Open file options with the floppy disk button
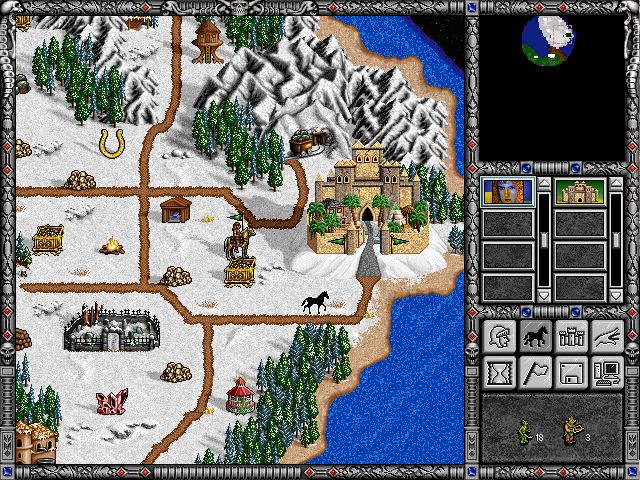This screenshot has height=480, width=640. [x=570, y=374]
